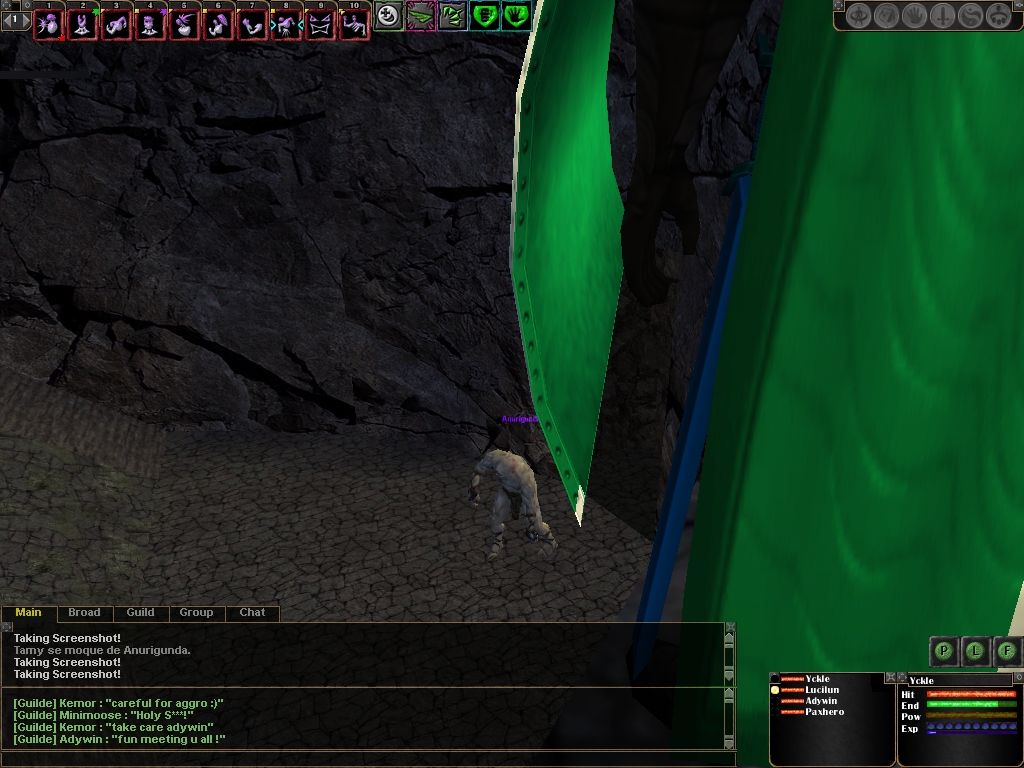
Task: Use the ability in hotbar slot 5
Action: tap(185, 24)
